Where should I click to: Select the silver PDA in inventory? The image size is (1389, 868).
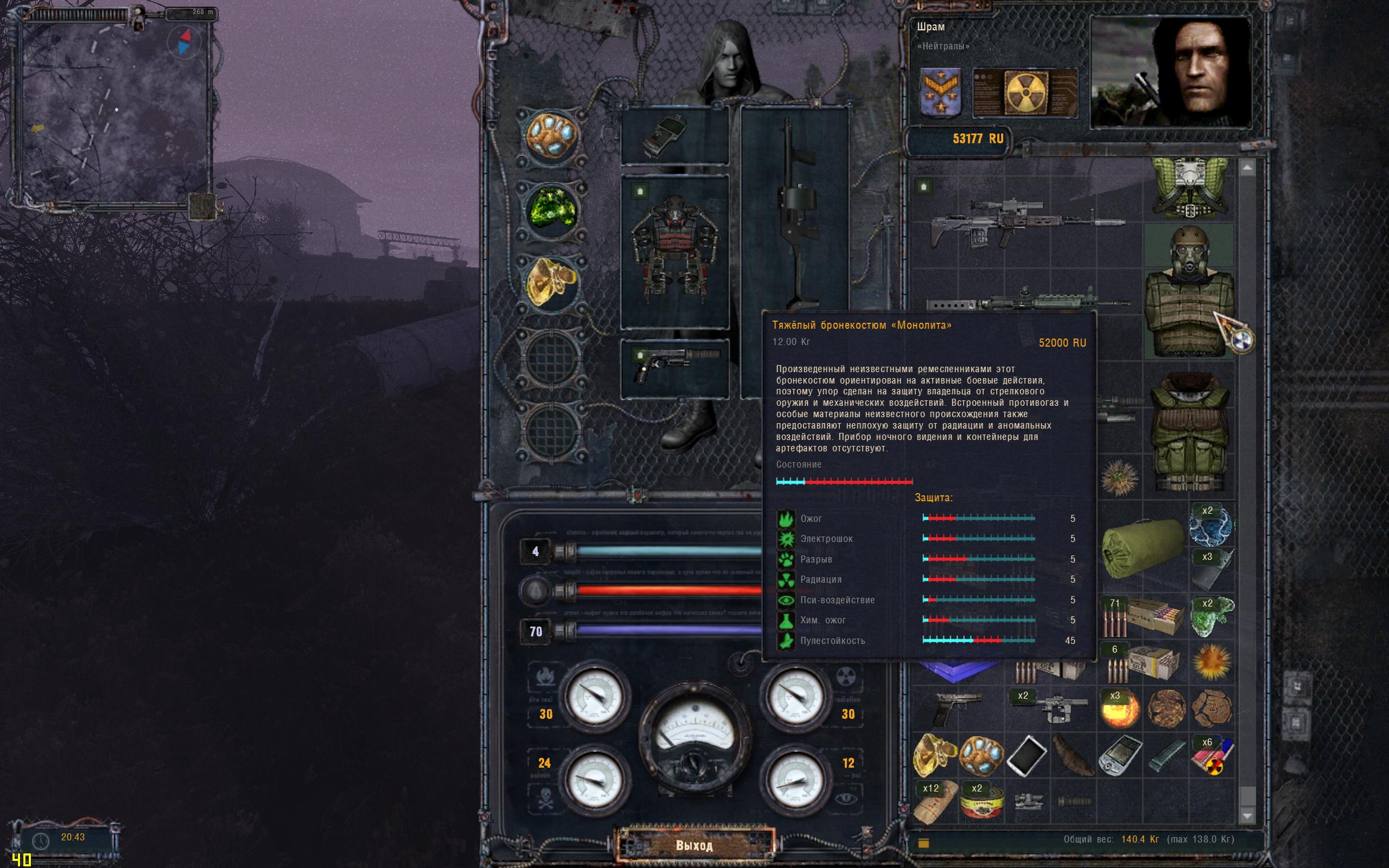1120,756
